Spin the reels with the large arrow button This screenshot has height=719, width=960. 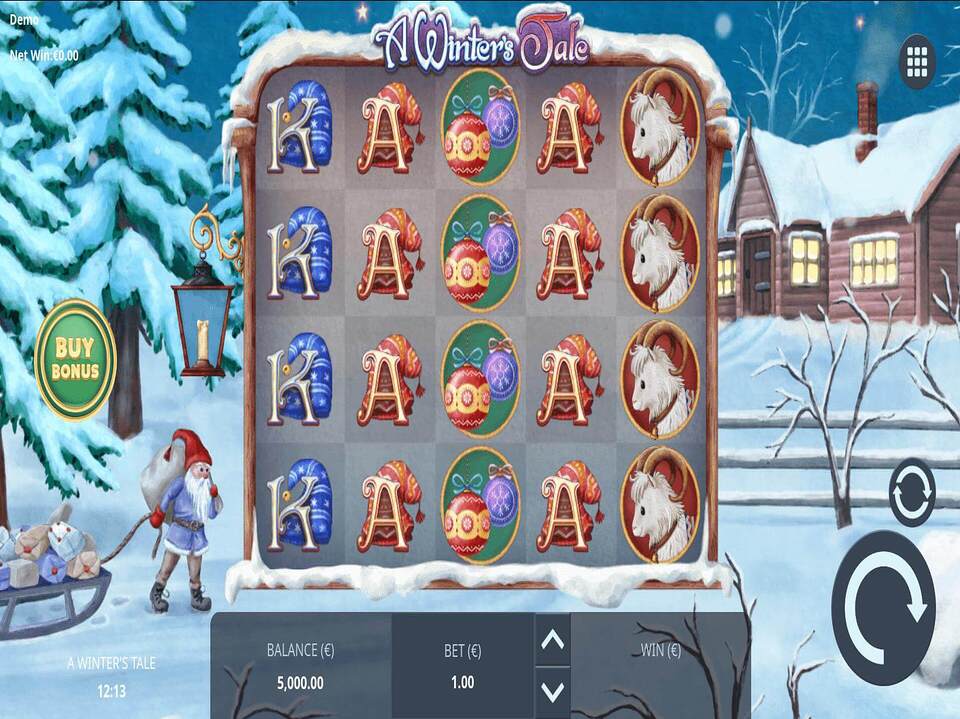(x=883, y=607)
